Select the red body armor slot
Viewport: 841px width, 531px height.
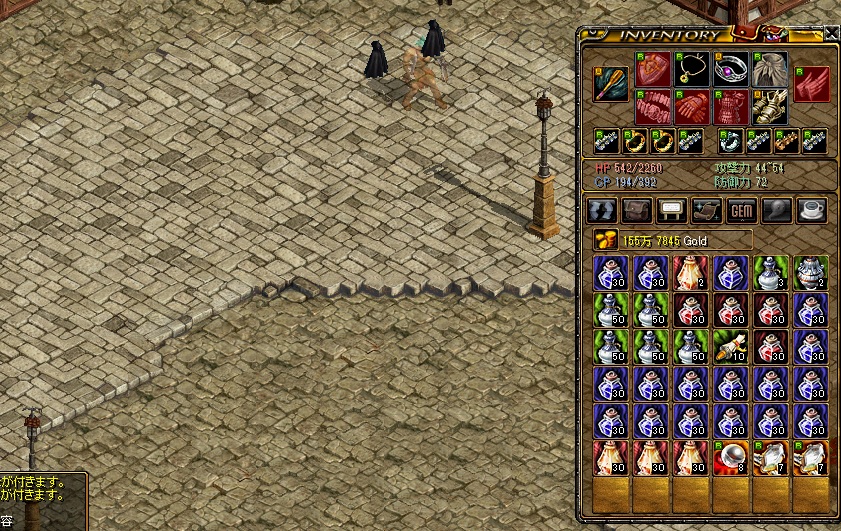(x=731, y=107)
